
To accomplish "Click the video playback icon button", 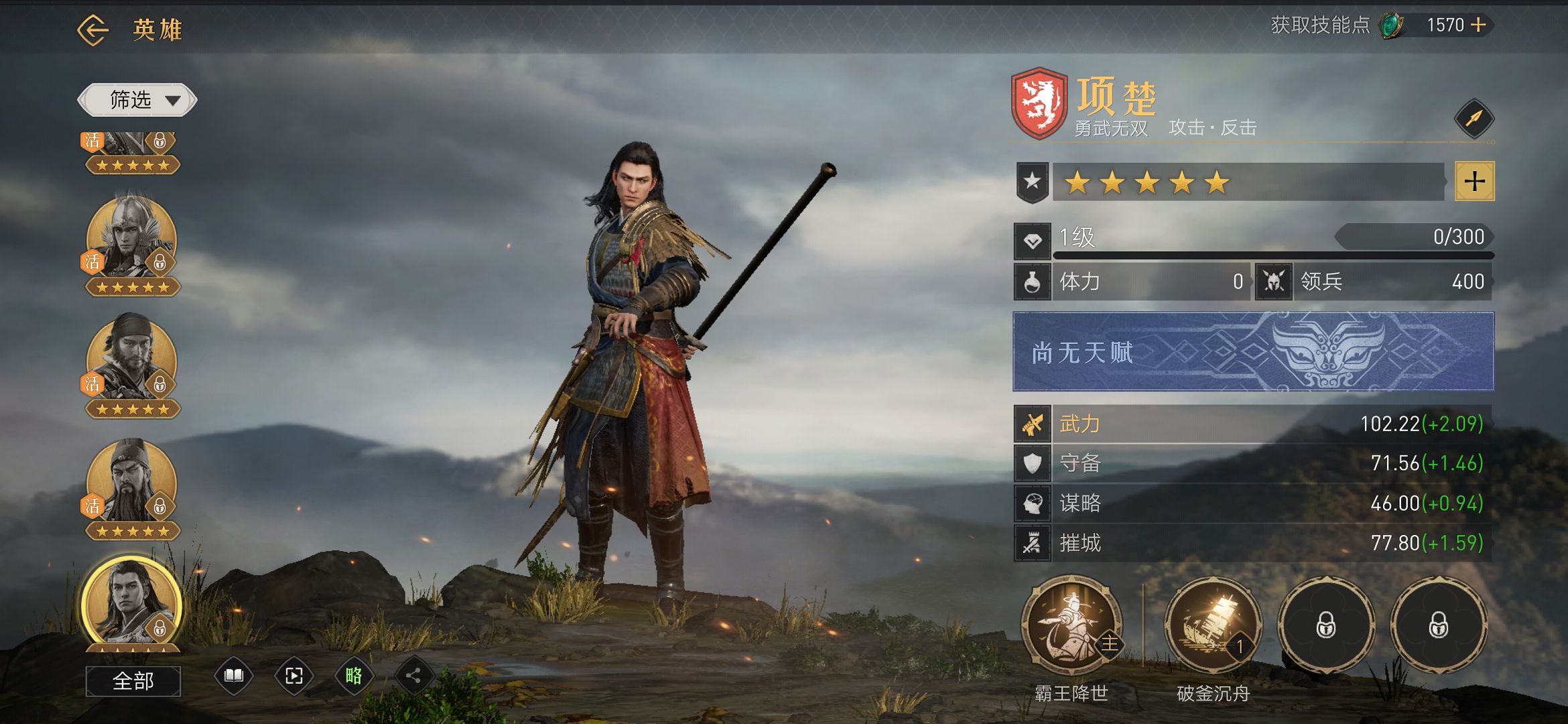I will point(293,676).
